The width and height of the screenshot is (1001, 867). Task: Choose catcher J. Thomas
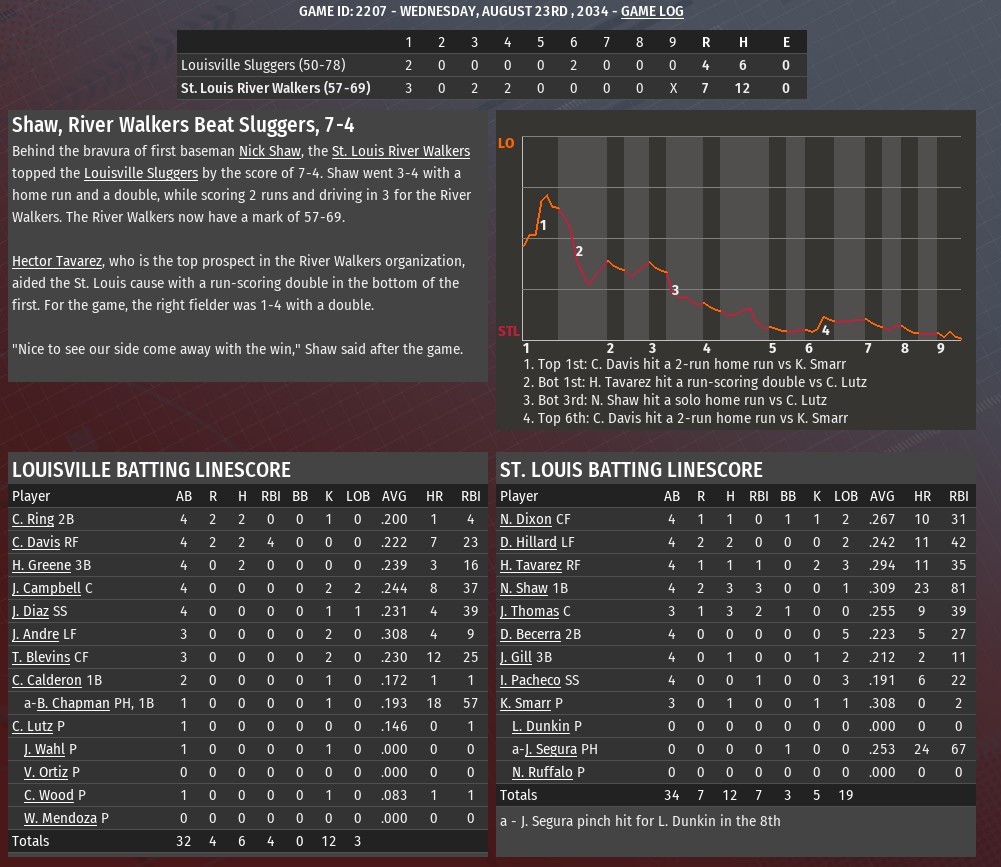529,611
